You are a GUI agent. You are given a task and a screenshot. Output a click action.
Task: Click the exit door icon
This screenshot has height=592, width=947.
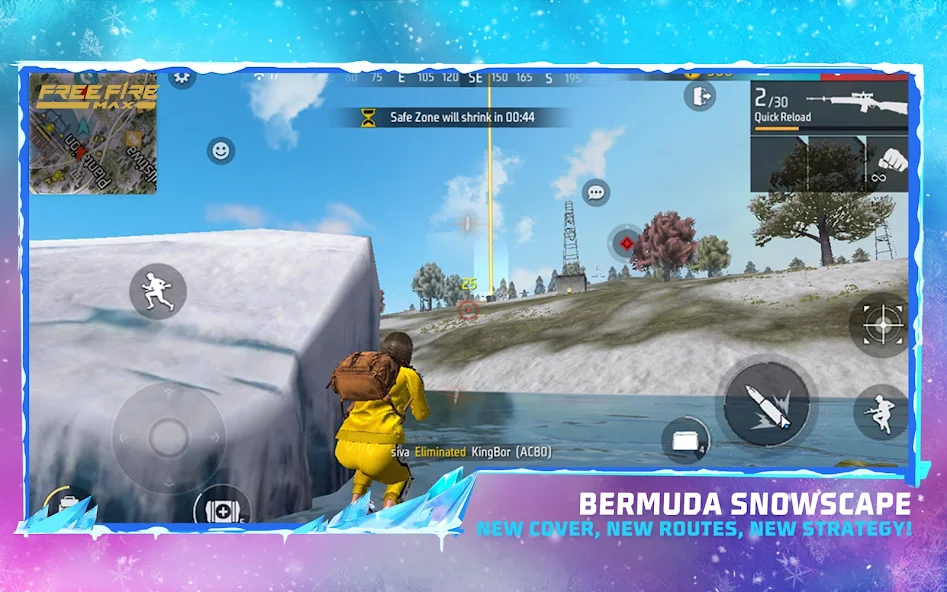point(699,96)
